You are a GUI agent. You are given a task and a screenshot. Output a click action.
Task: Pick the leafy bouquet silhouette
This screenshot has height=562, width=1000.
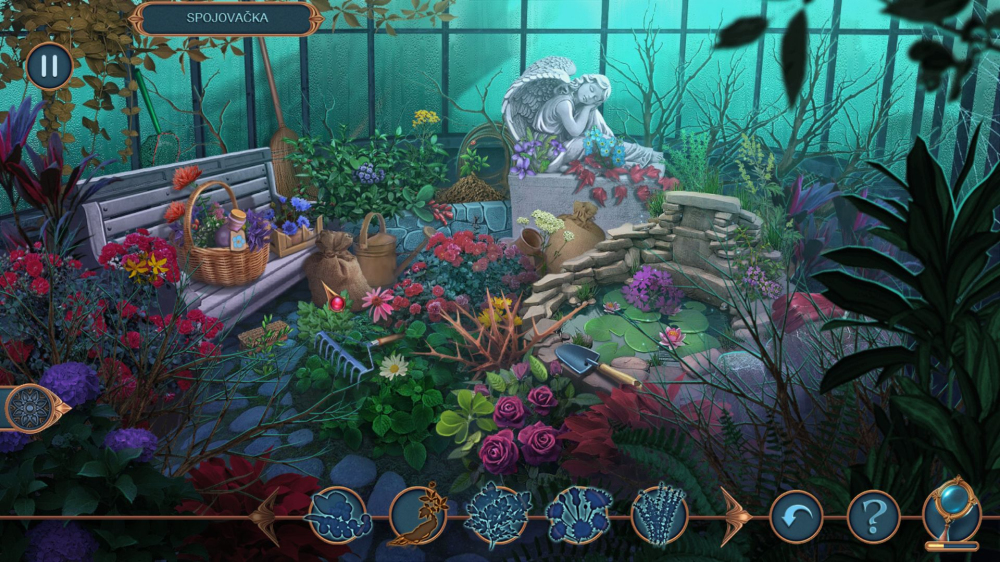(x=498, y=515)
